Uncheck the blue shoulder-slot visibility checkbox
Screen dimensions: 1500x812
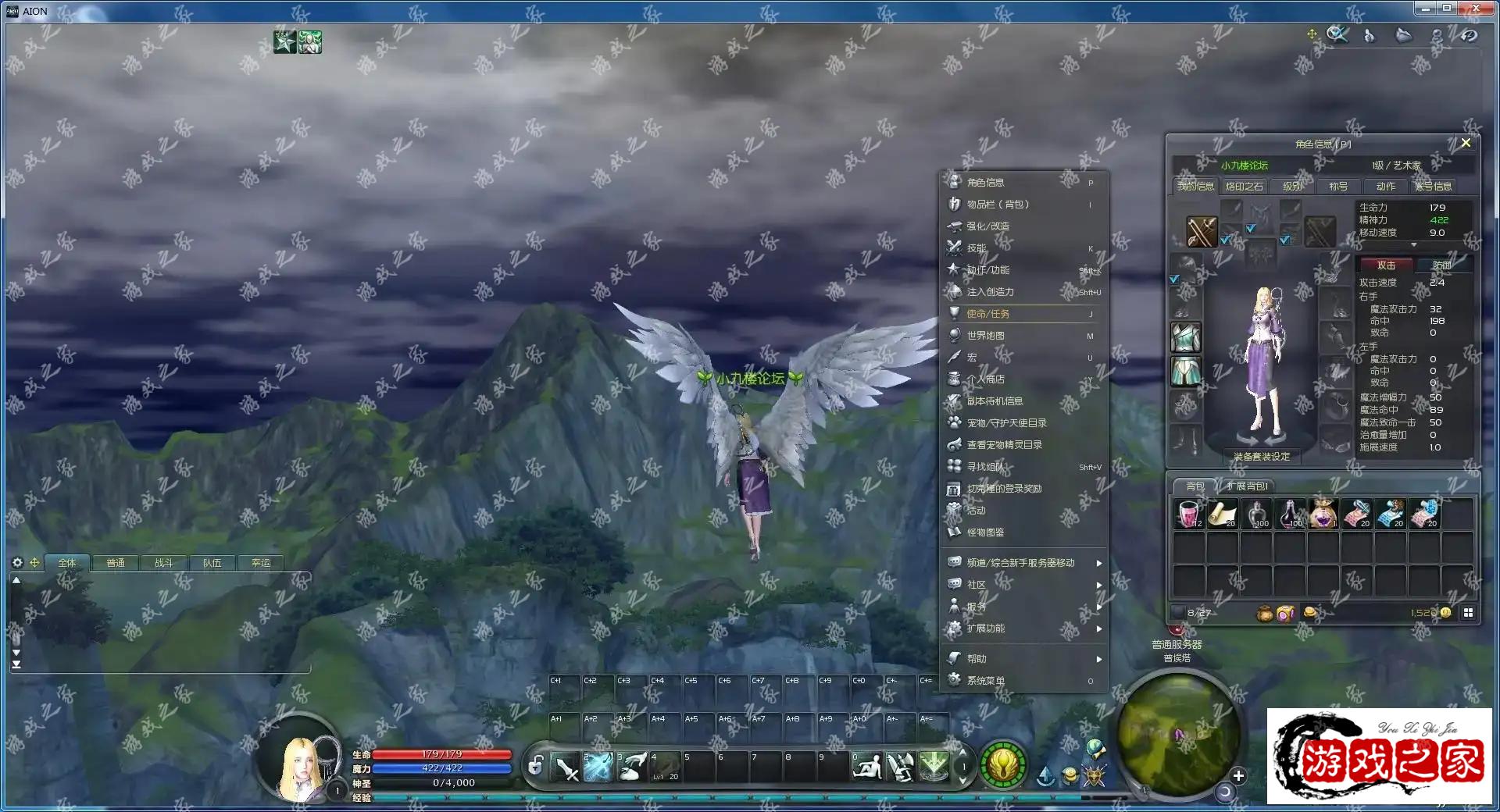click(x=1252, y=229)
